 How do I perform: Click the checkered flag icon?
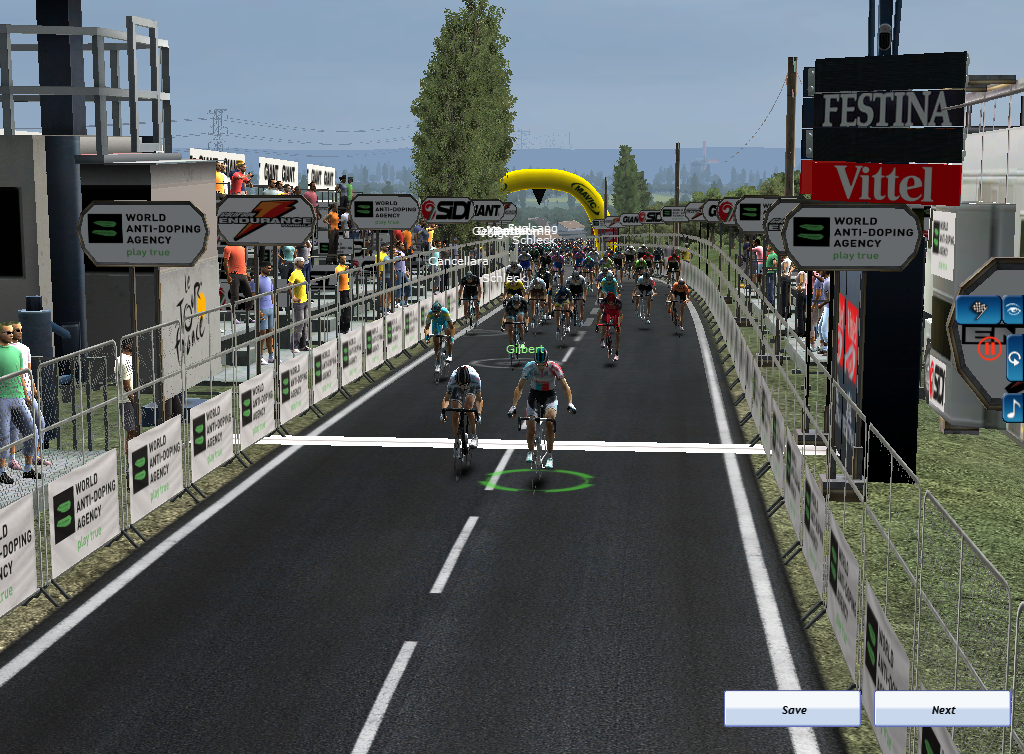977,309
